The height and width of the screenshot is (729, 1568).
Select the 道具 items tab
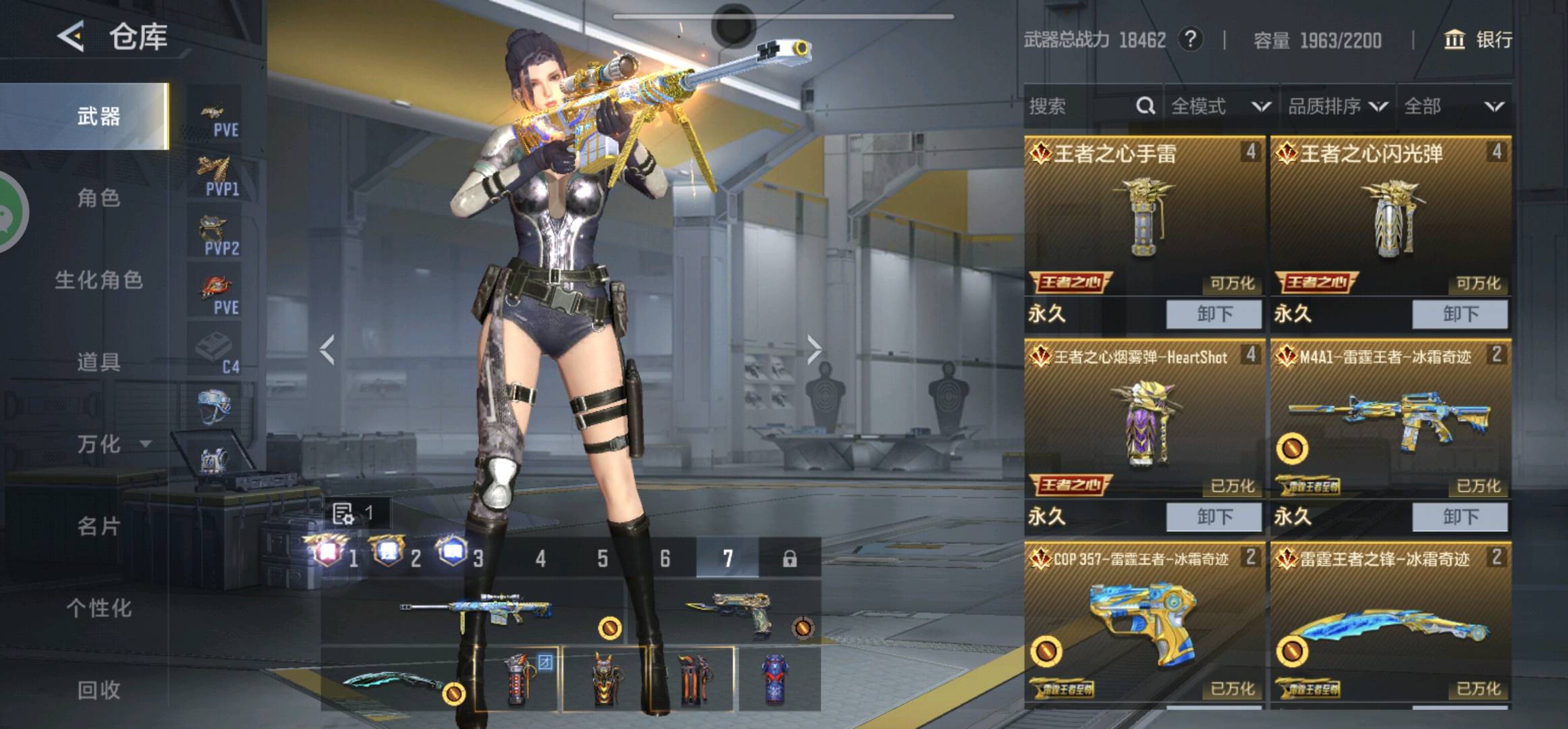(99, 362)
